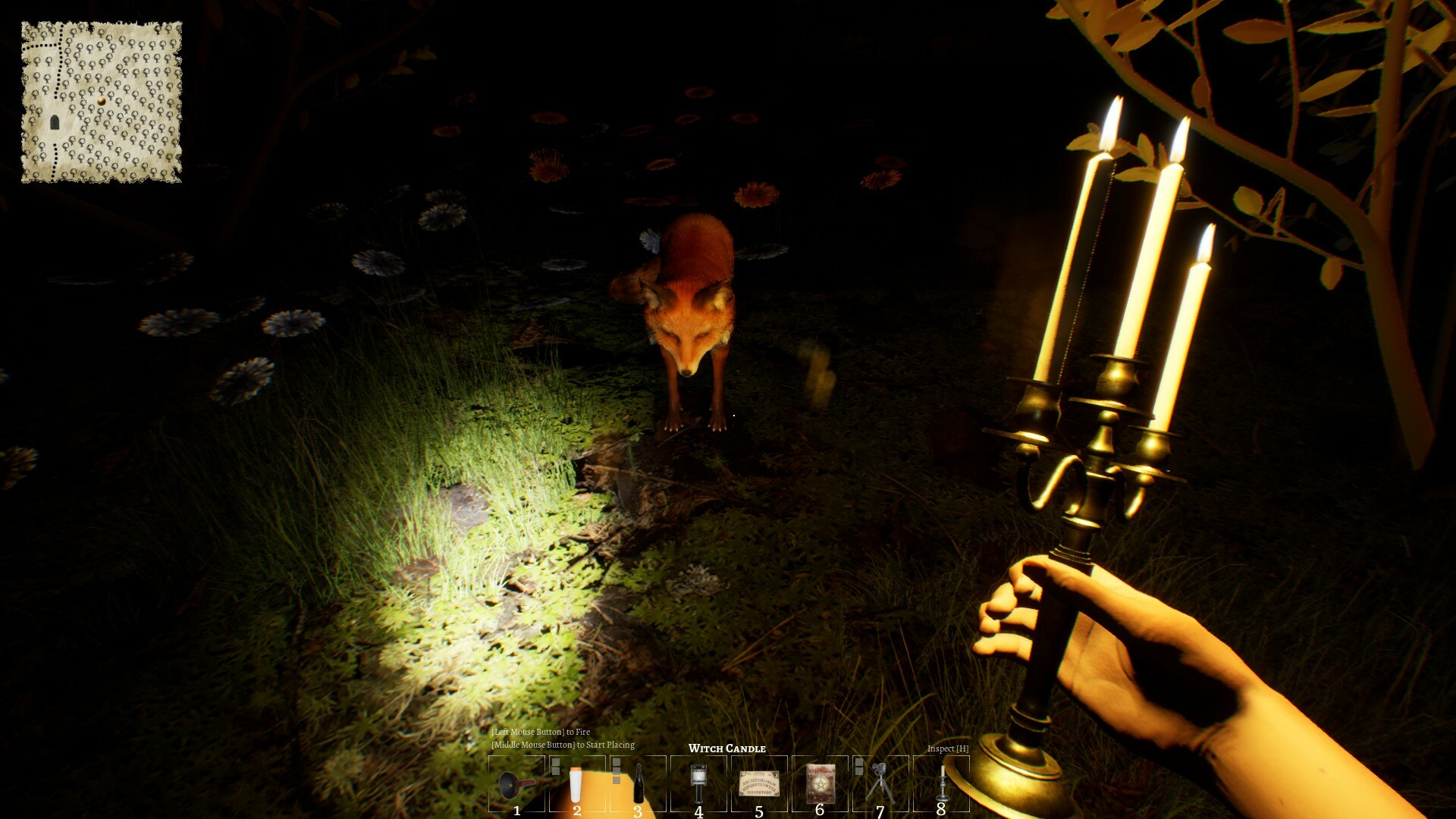Click the Left Mouse Button to Fire hint

pyautogui.click(x=541, y=733)
